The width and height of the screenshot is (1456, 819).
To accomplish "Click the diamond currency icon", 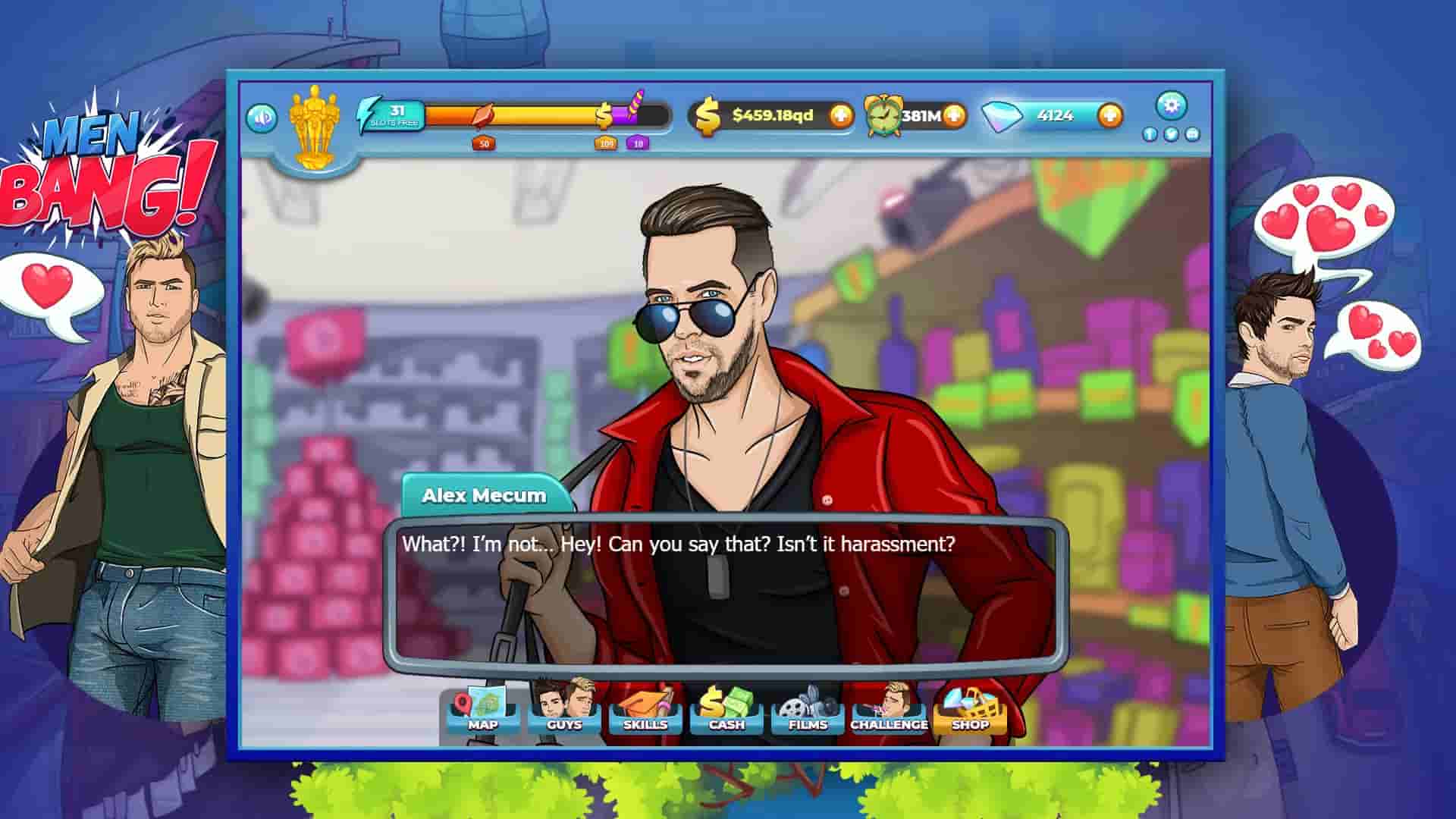I will click(994, 114).
